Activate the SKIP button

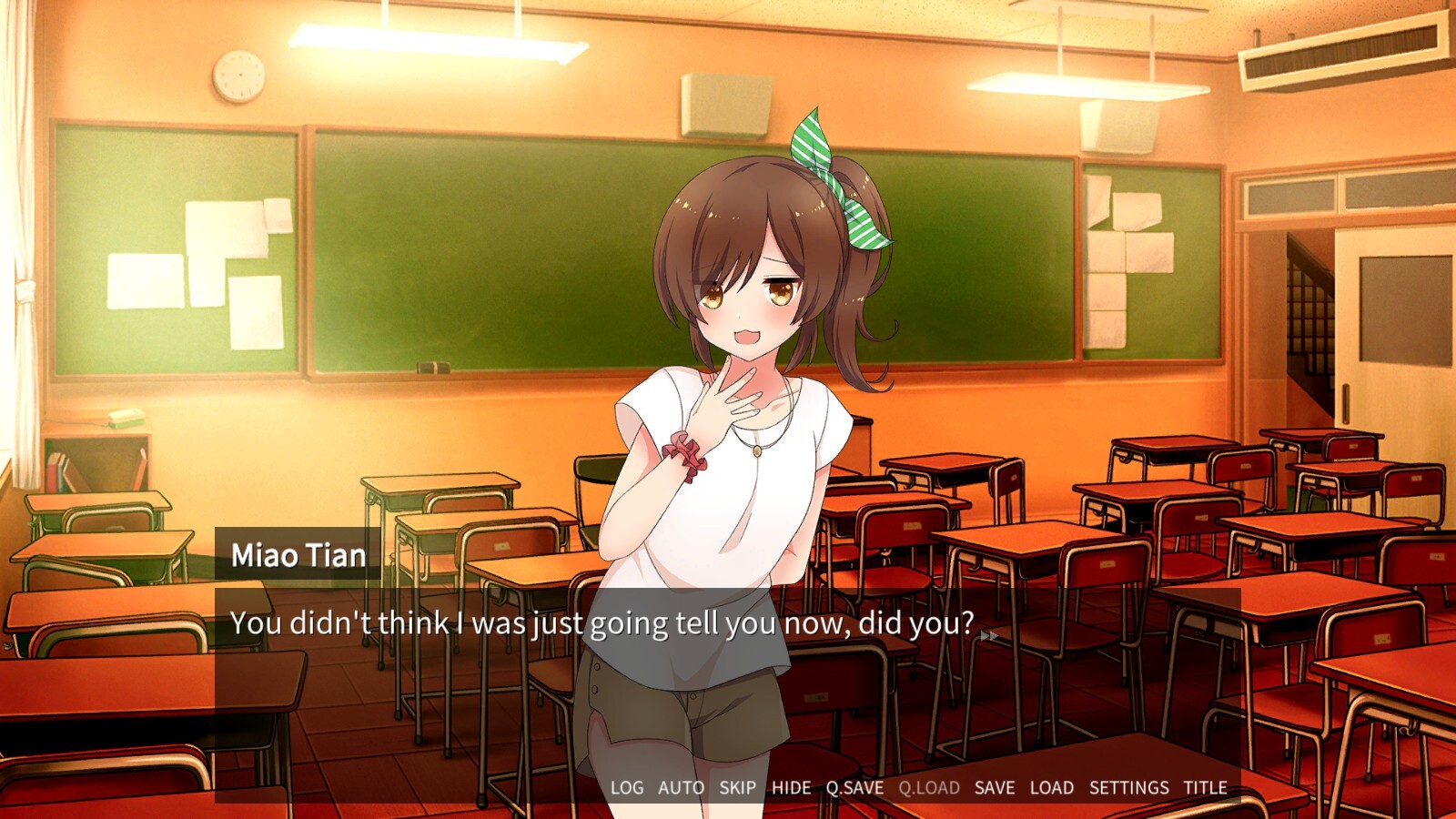(737, 788)
